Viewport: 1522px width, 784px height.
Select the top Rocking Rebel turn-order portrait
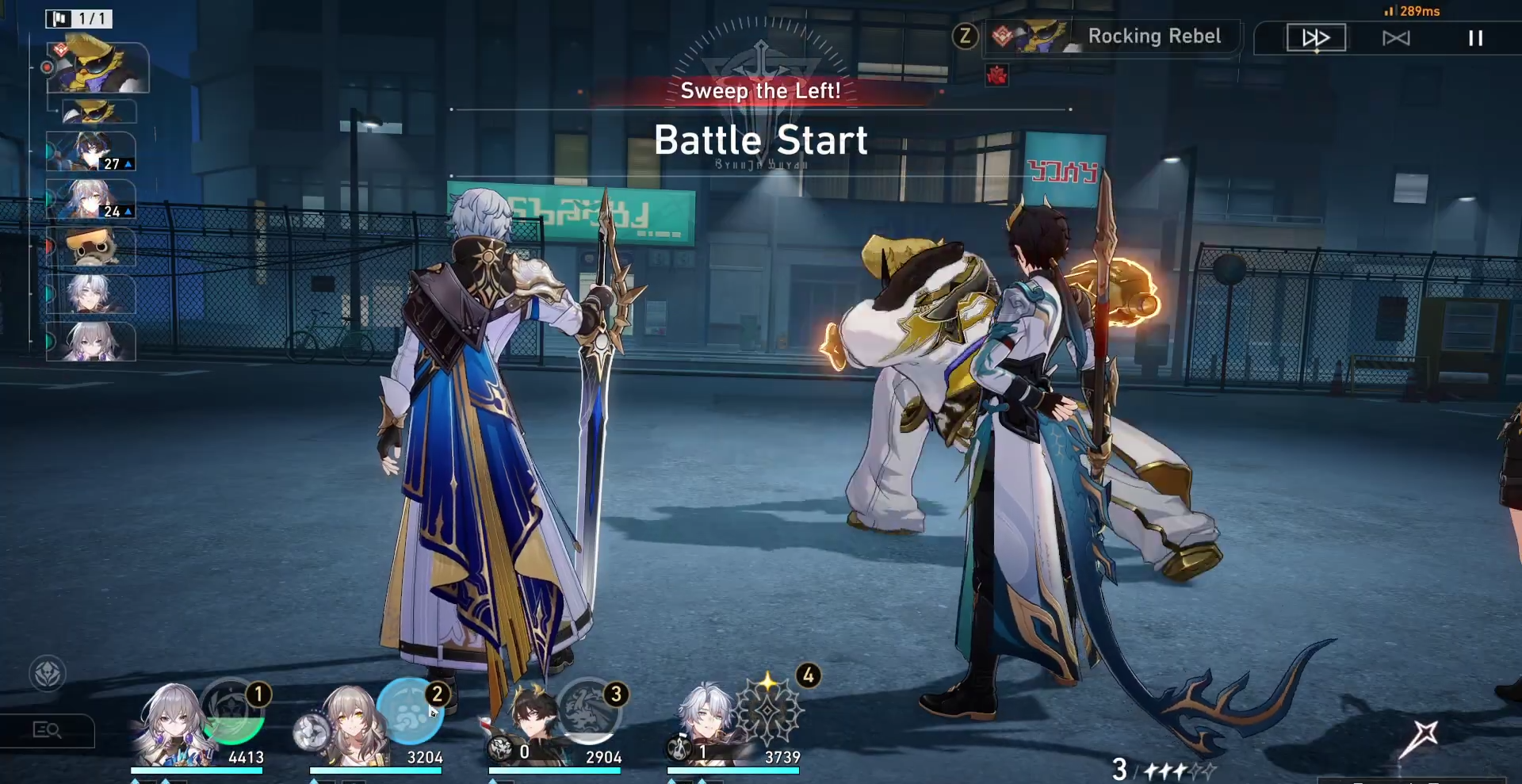click(x=98, y=67)
